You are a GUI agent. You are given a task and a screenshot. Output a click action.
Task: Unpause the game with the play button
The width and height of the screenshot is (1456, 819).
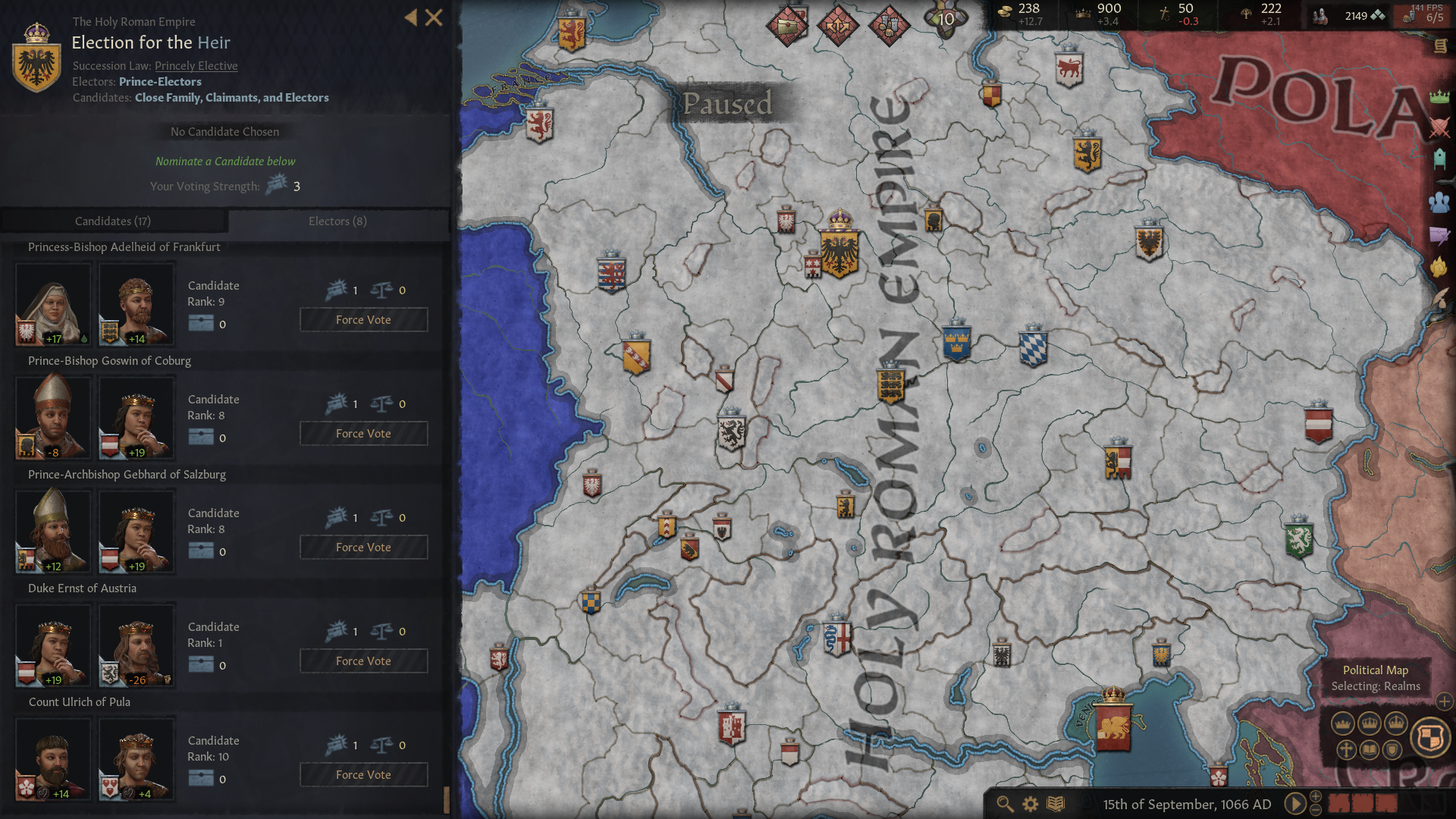tap(1295, 805)
